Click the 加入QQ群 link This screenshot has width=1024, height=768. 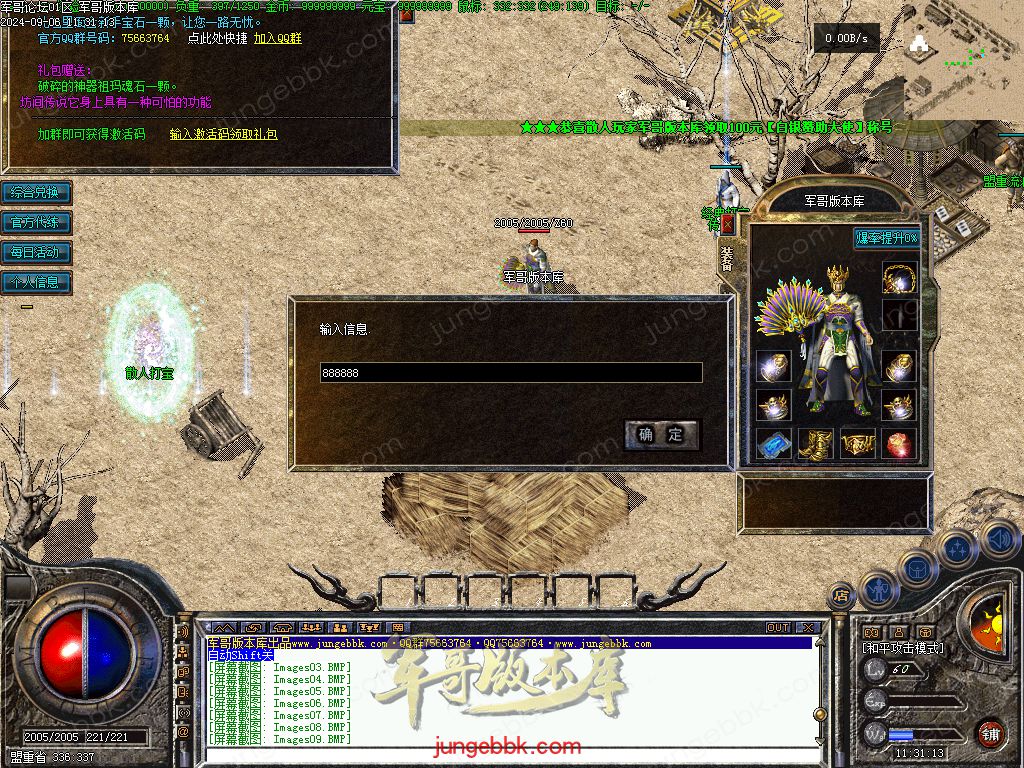pyautogui.click(x=277, y=38)
